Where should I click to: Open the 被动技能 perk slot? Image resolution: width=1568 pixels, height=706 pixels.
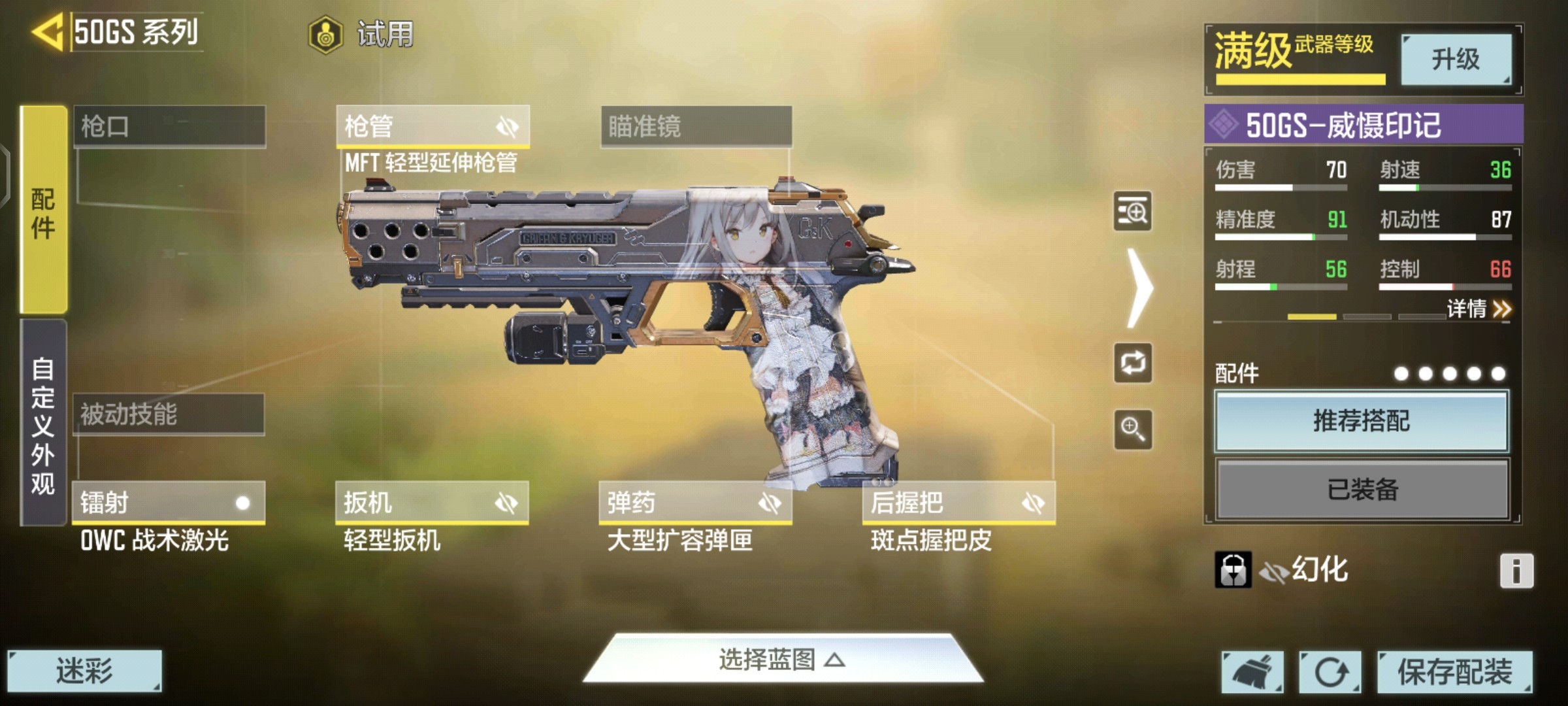[x=169, y=414]
